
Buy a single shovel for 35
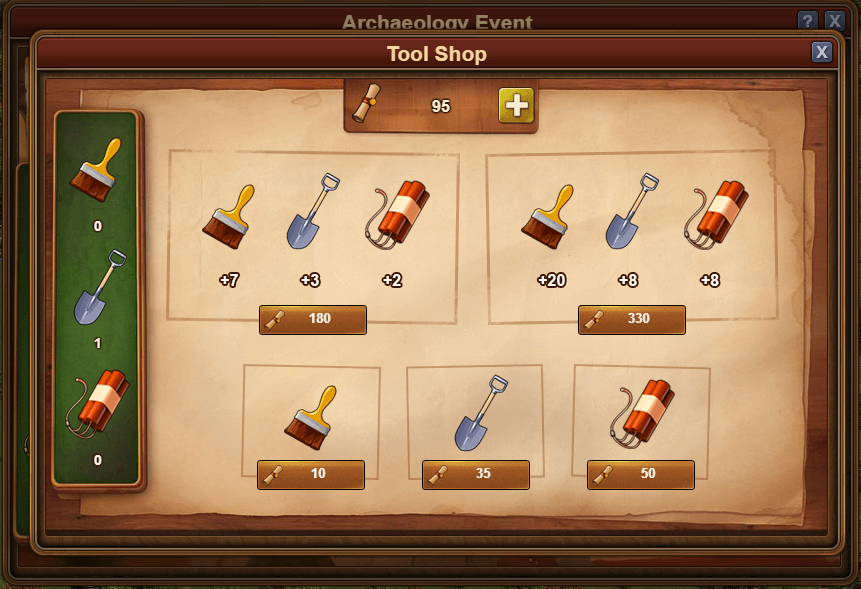pyautogui.click(x=476, y=474)
